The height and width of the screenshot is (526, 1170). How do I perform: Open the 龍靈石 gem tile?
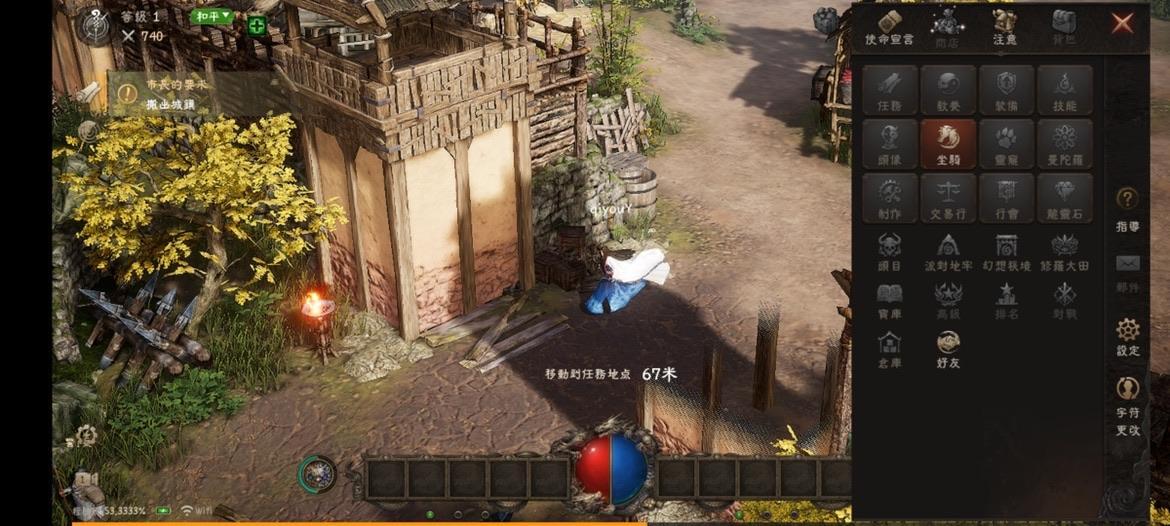pos(1064,198)
